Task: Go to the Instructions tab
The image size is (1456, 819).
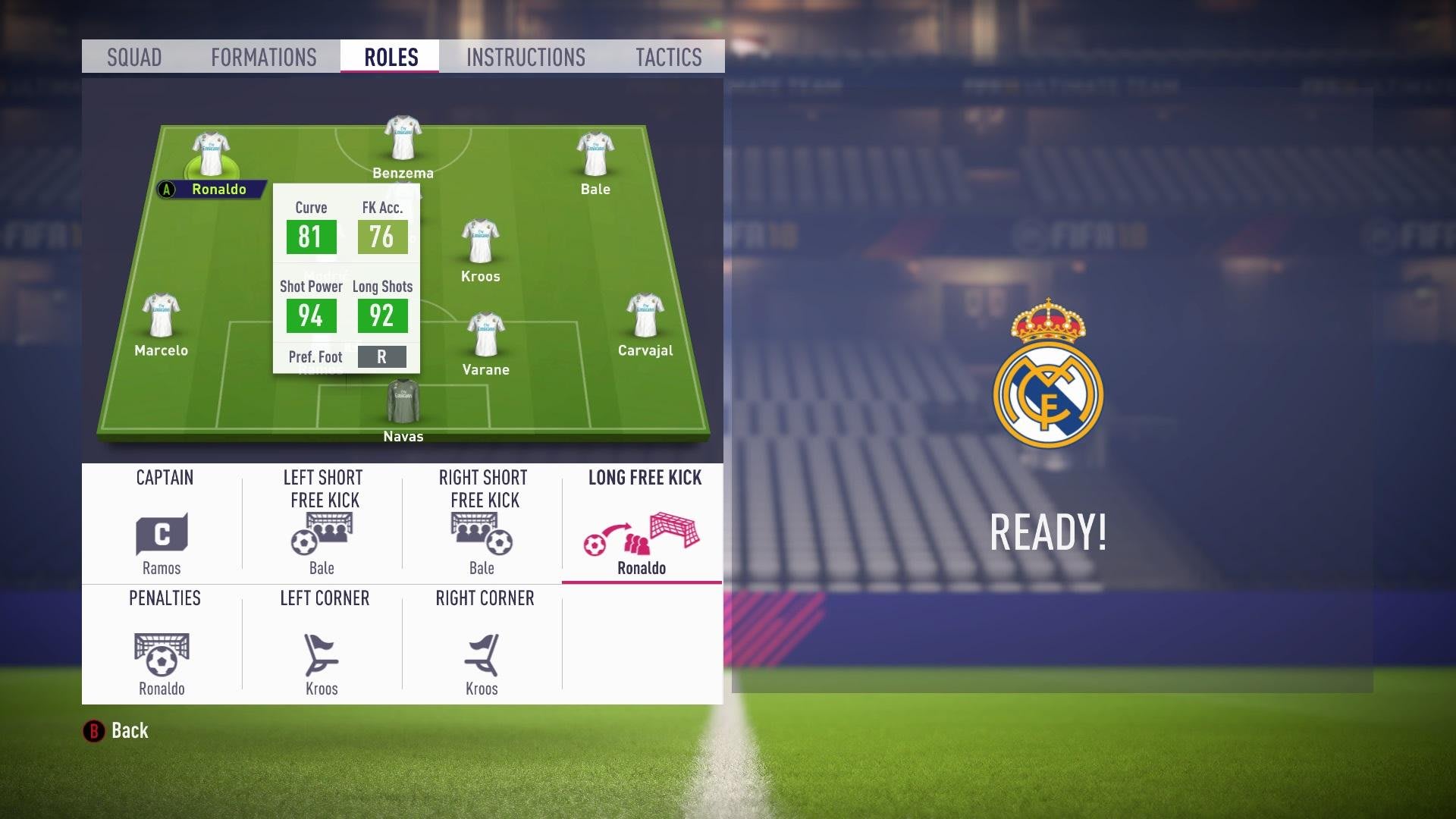Action: click(526, 57)
